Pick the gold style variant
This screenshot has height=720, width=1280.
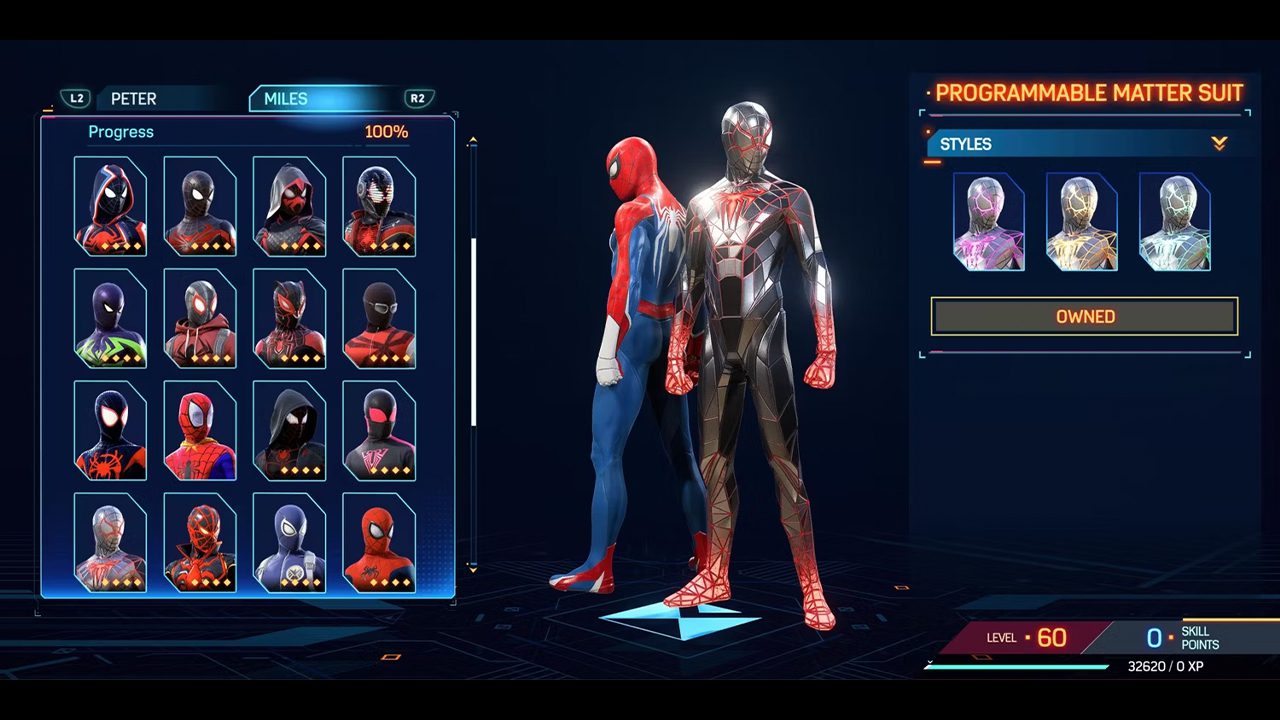1081,222
